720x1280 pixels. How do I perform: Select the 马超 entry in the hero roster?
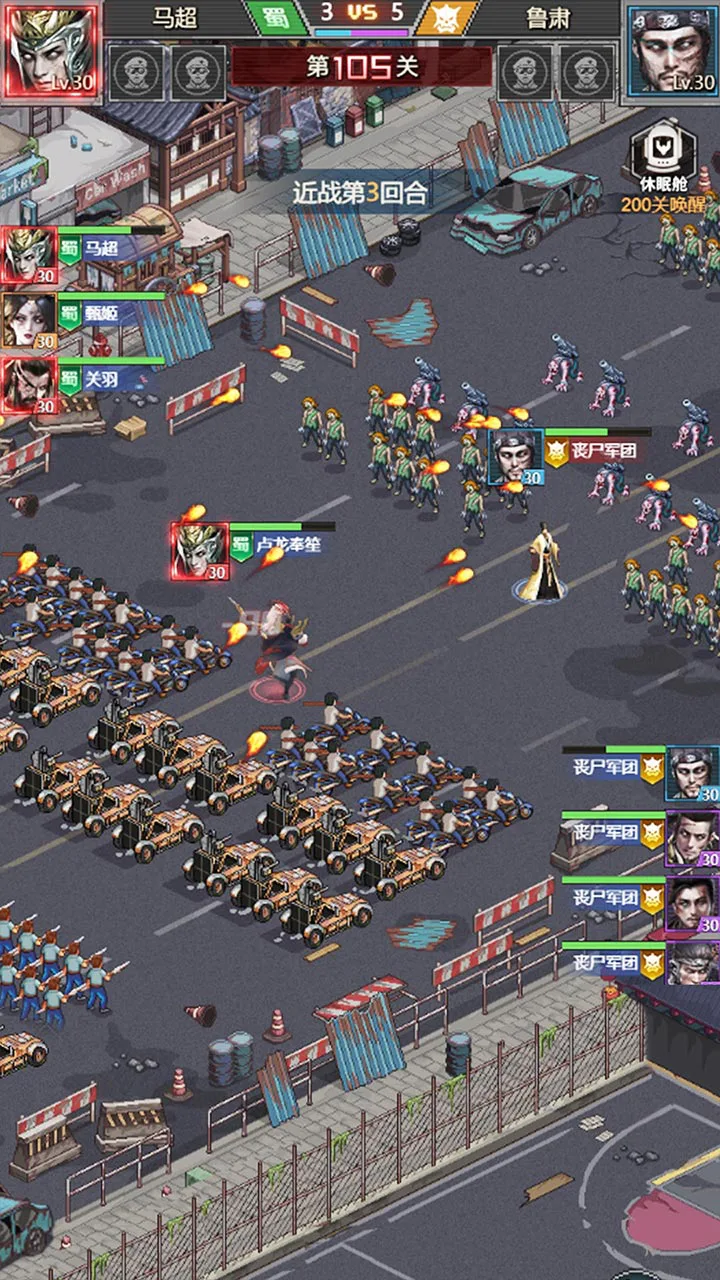(x=29, y=254)
